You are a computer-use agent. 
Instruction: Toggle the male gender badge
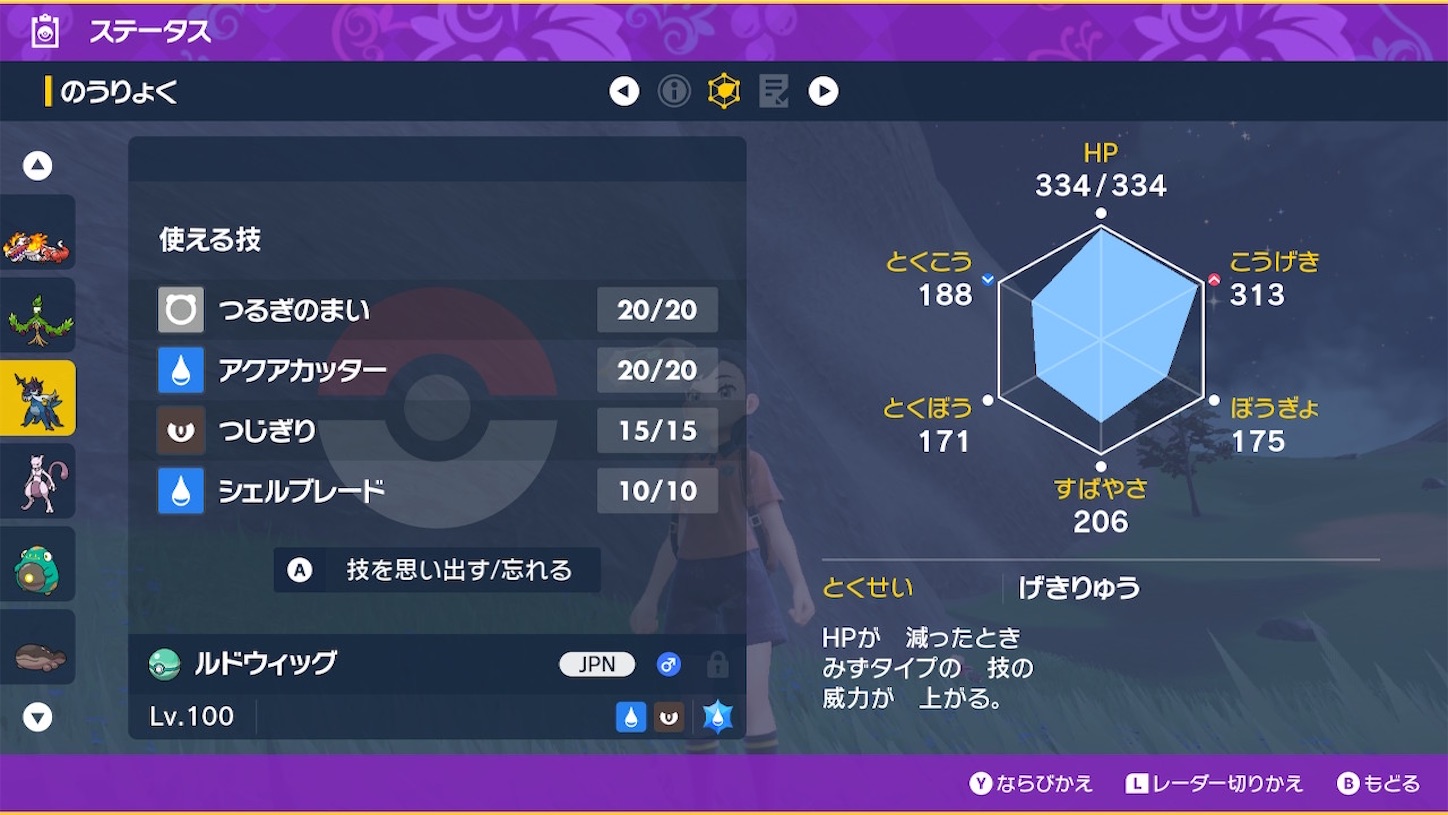pos(668,664)
